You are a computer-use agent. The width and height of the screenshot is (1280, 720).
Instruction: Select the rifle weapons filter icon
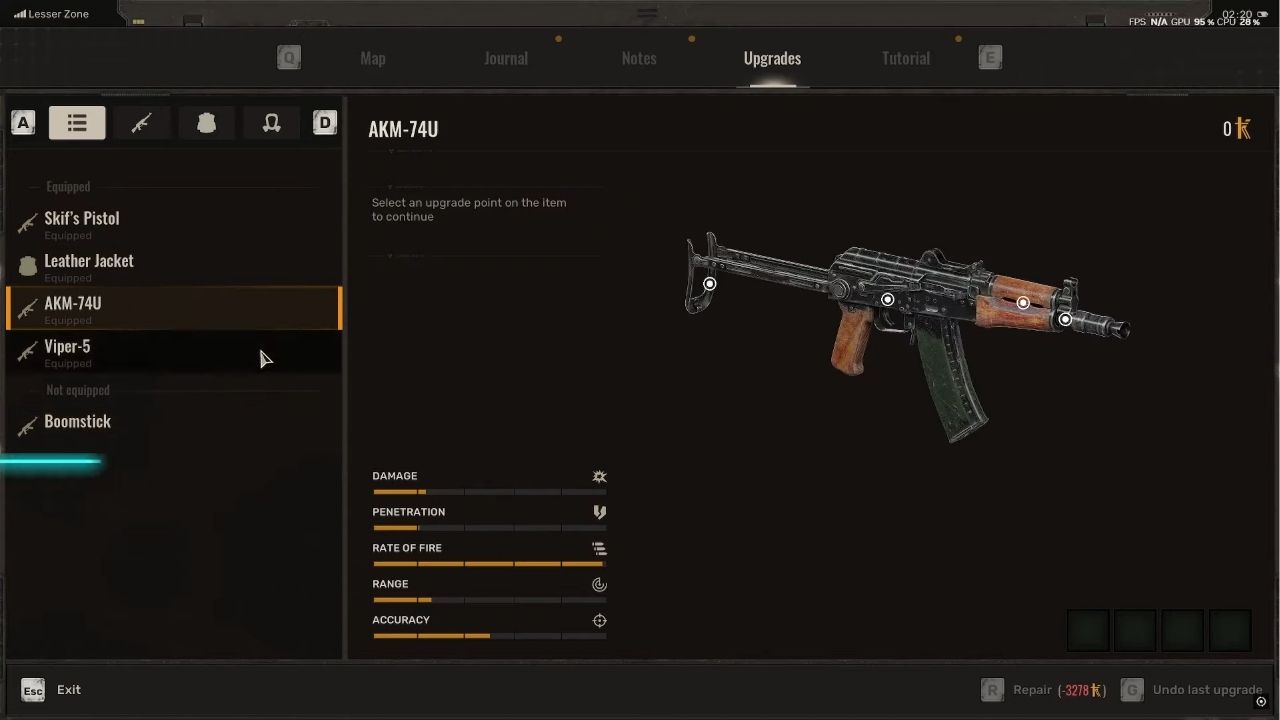[142, 122]
